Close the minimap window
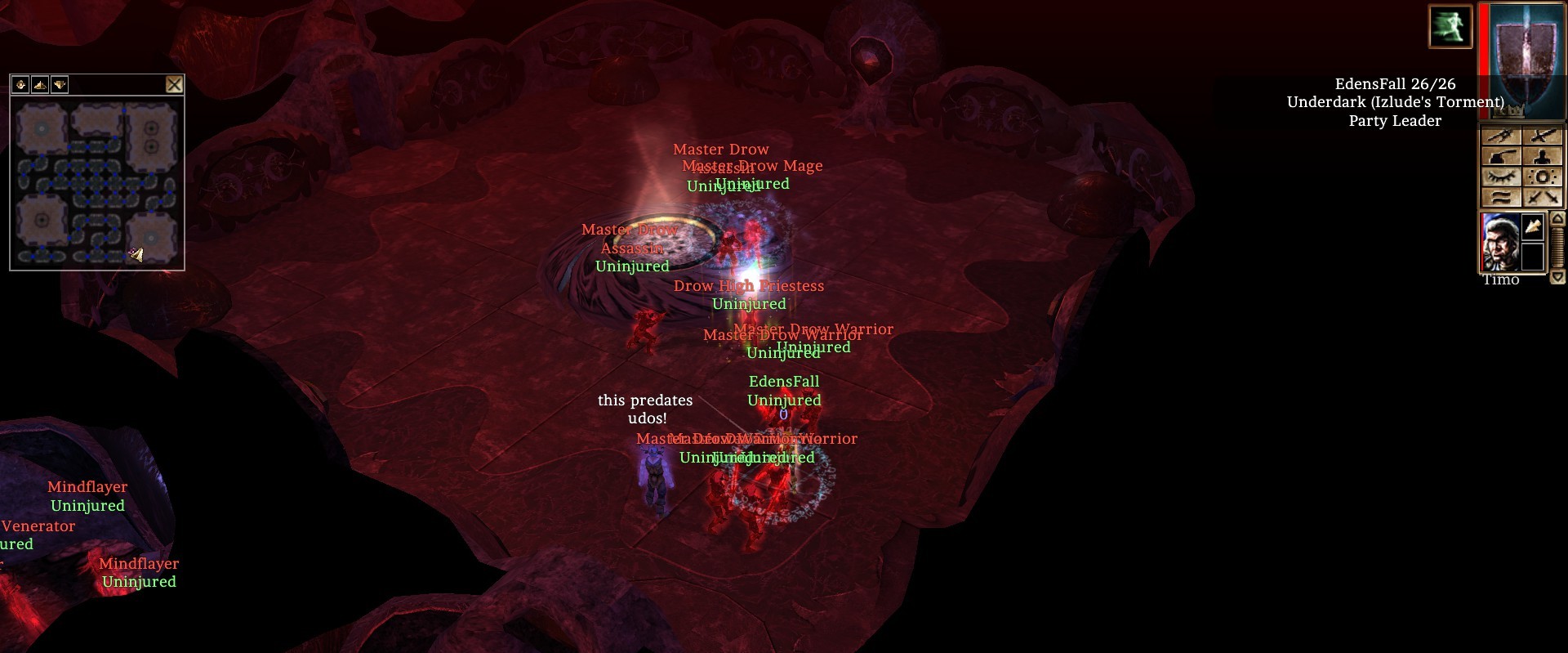 (x=174, y=84)
